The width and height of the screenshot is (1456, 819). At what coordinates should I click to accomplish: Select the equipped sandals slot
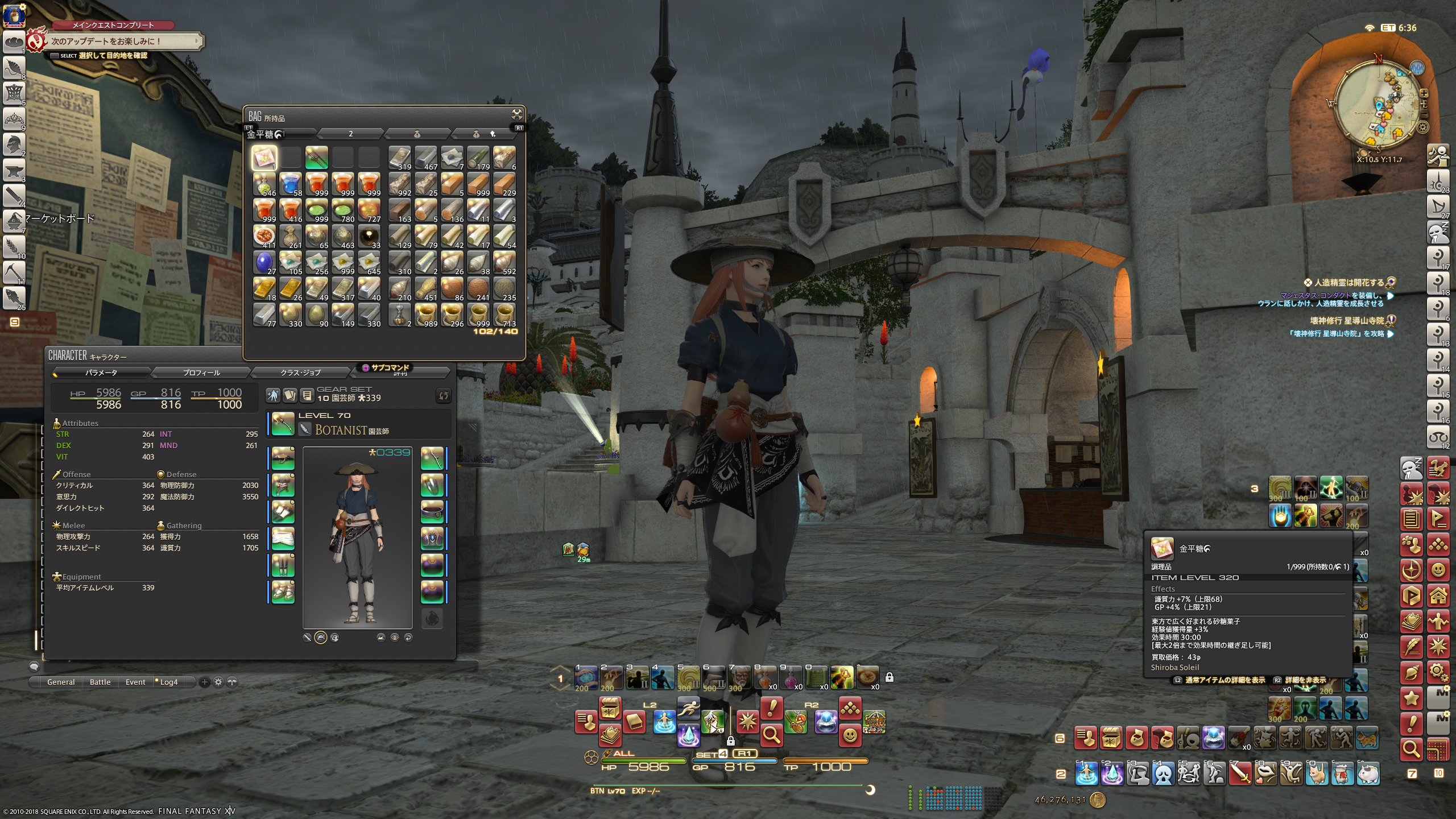(283, 591)
